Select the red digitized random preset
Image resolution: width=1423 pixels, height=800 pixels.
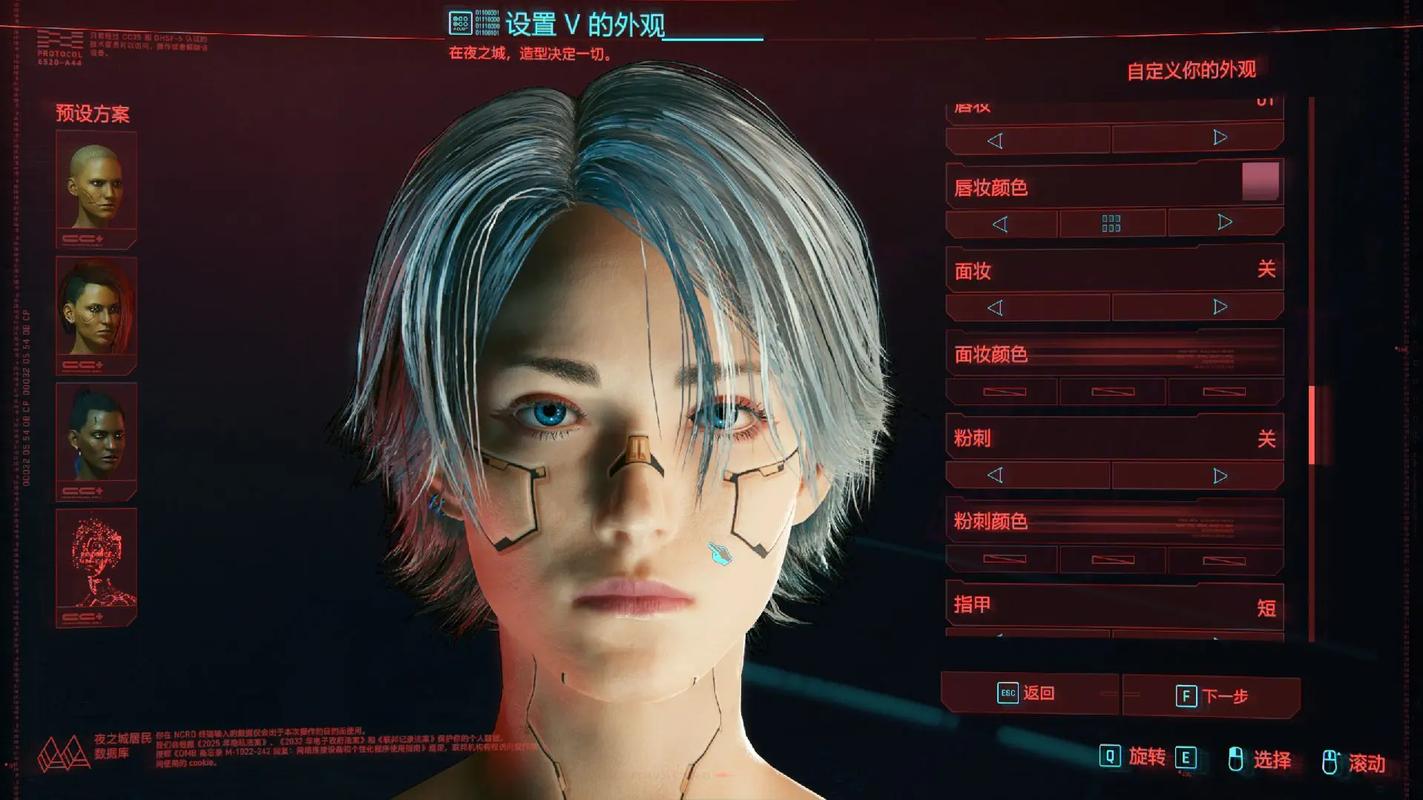point(96,565)
